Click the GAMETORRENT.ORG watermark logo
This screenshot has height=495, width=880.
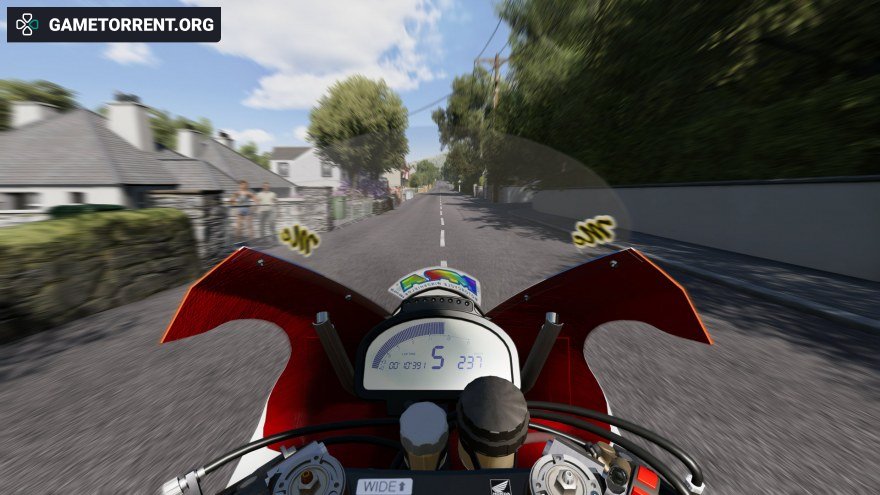pos(113,25)
